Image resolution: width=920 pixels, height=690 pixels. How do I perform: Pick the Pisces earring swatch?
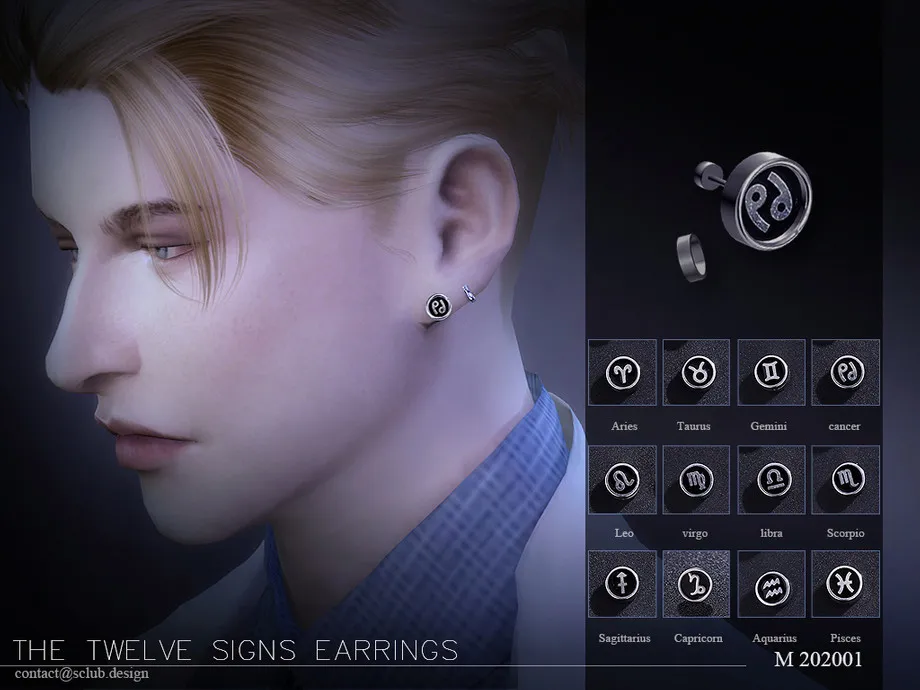[845, 584]
